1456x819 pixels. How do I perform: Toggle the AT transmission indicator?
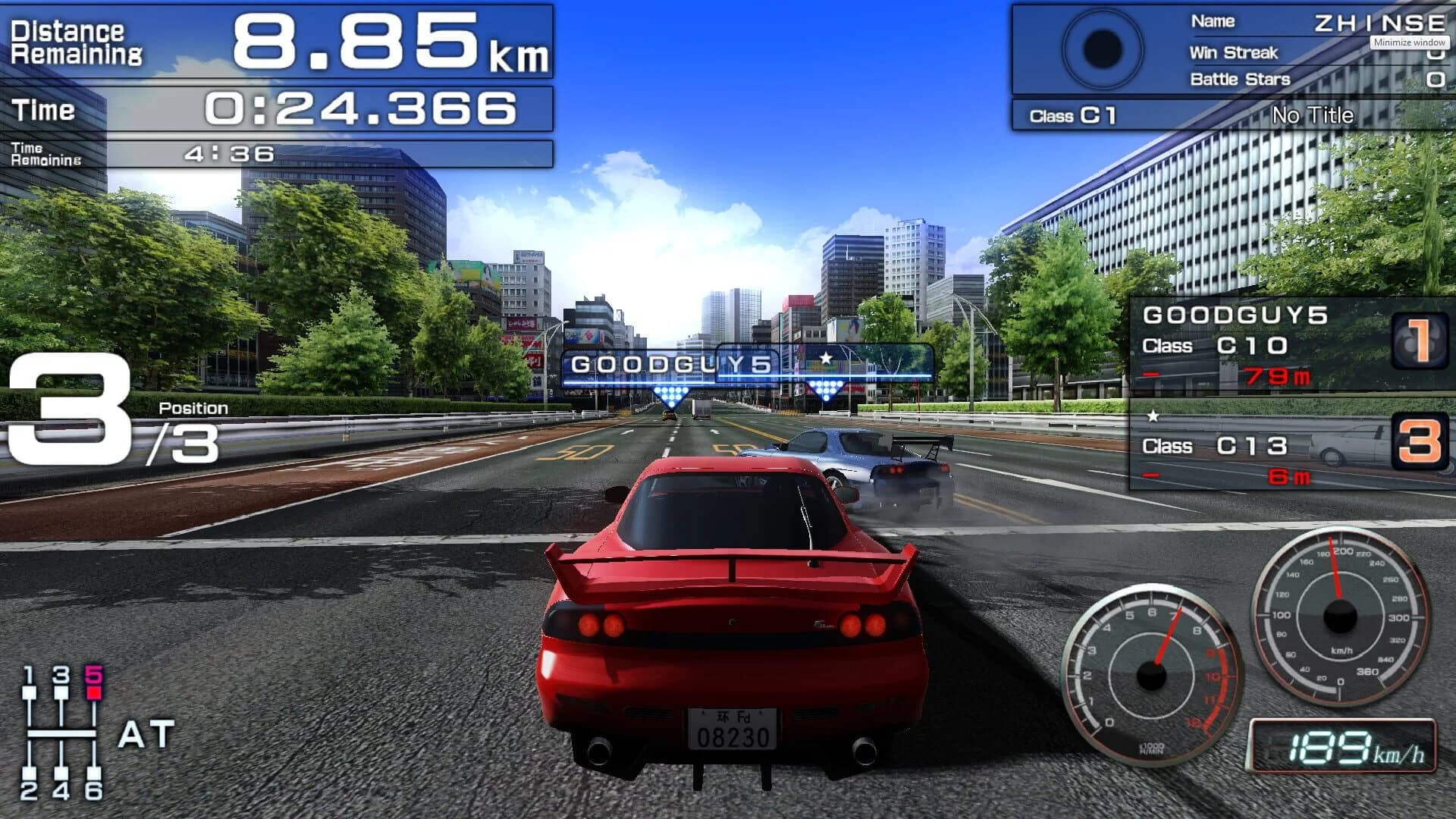tap(149, 732)
